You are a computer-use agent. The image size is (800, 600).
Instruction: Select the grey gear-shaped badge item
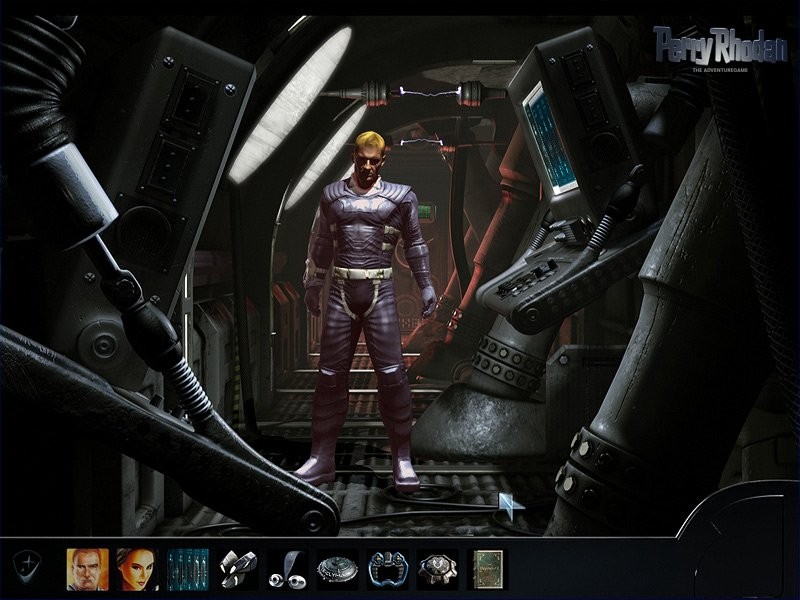[437, 568]
